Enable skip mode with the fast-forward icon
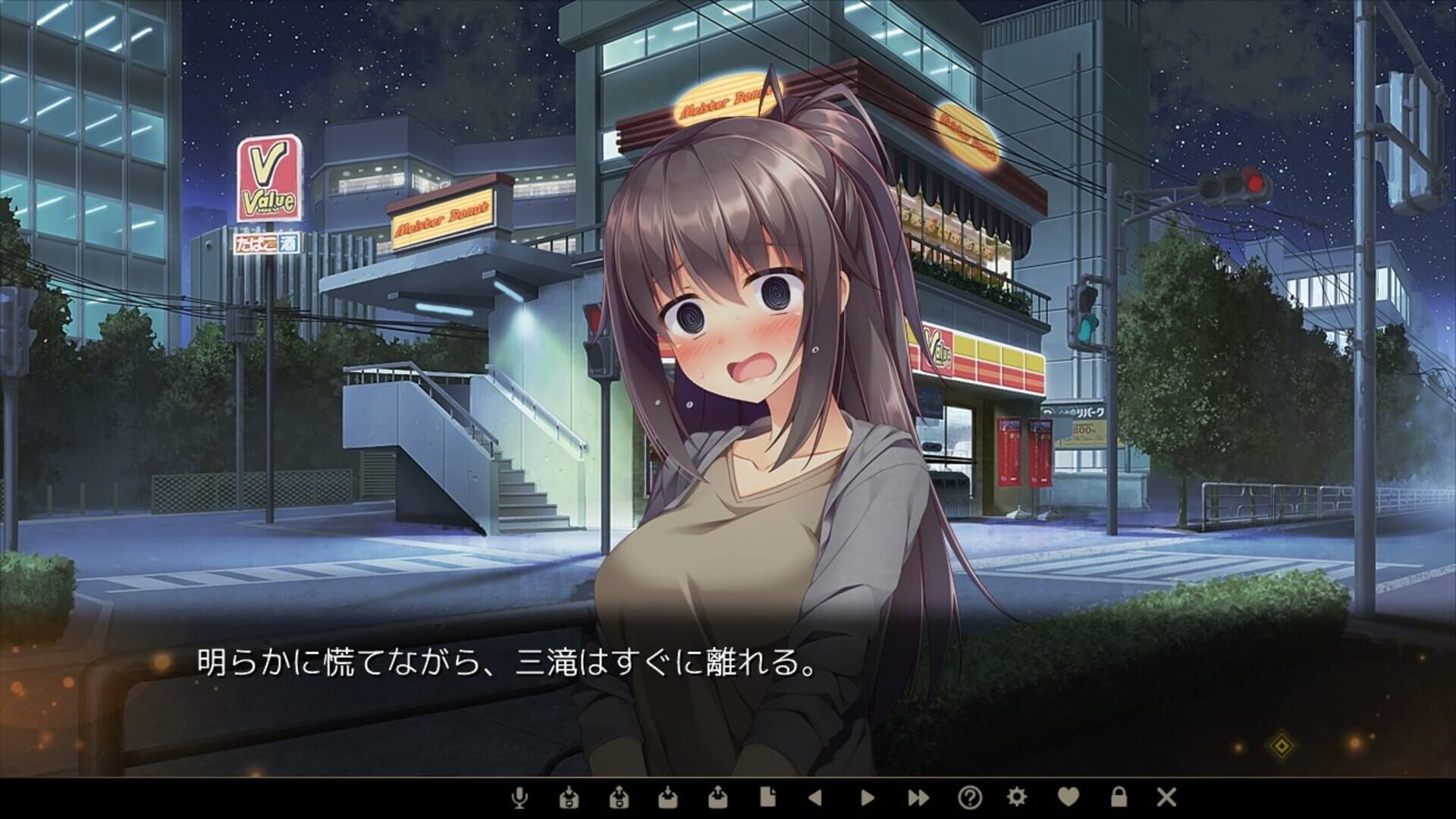The image size is (1456, 819). (x=918, y=796)
